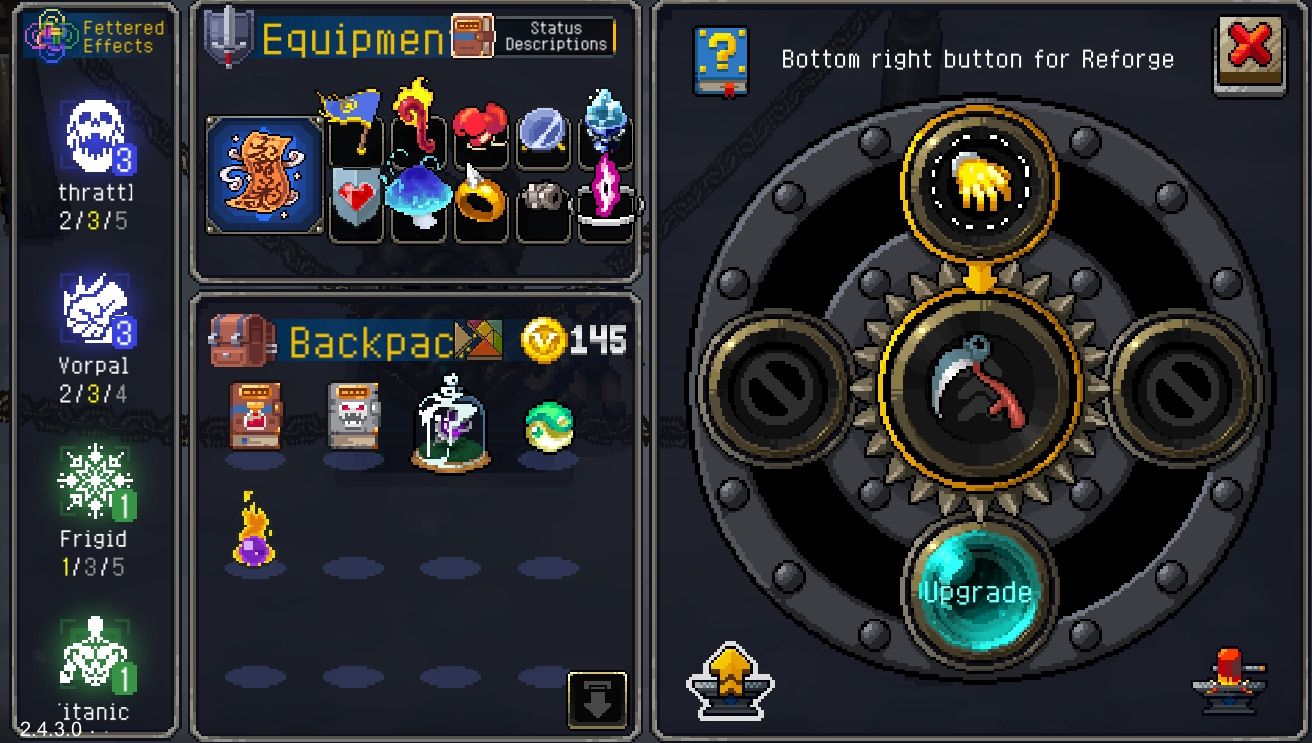Select the orange potion book in backpack

pyautogui.click(x=255, y=414)
